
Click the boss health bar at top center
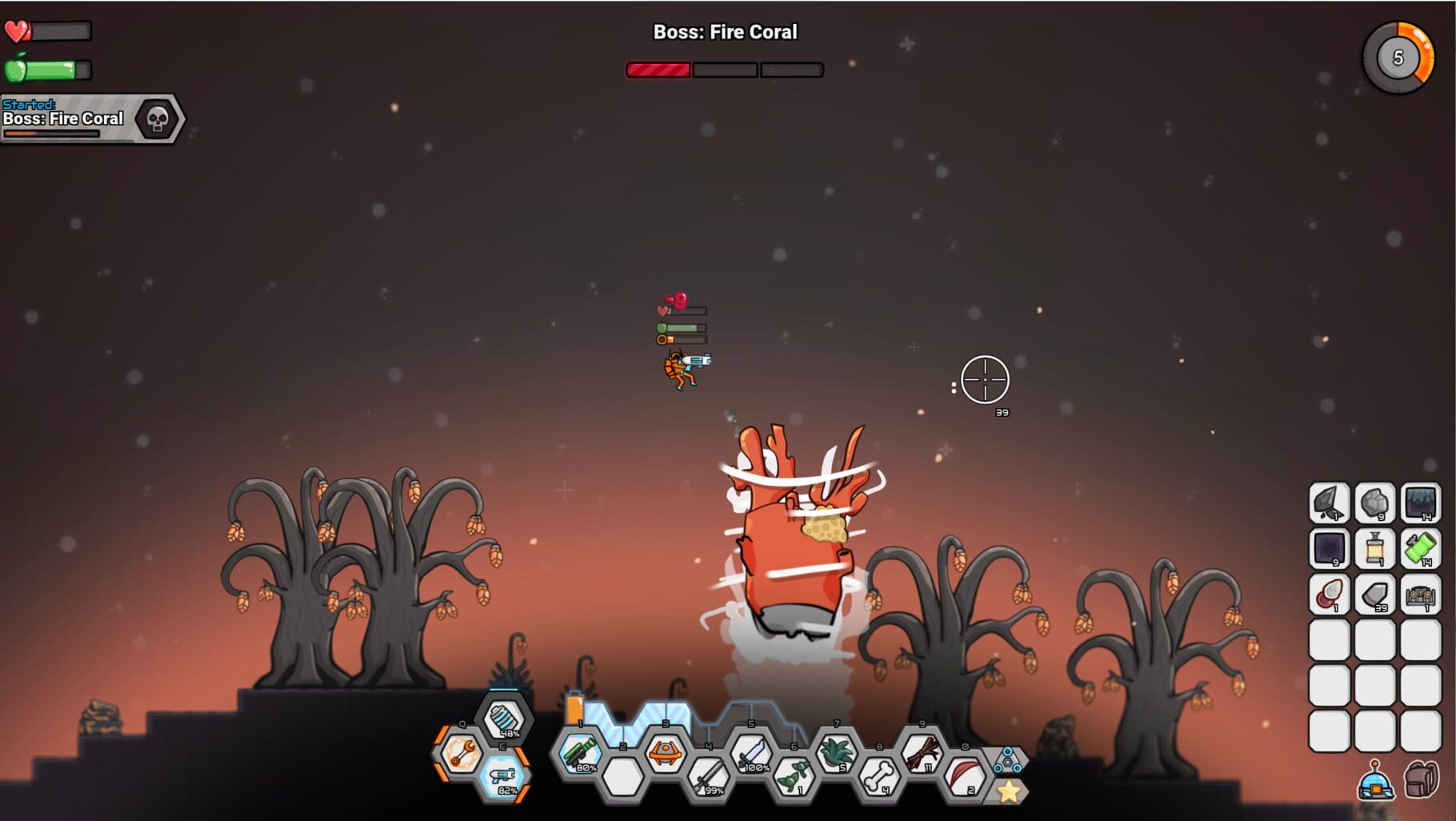point(724,70)
